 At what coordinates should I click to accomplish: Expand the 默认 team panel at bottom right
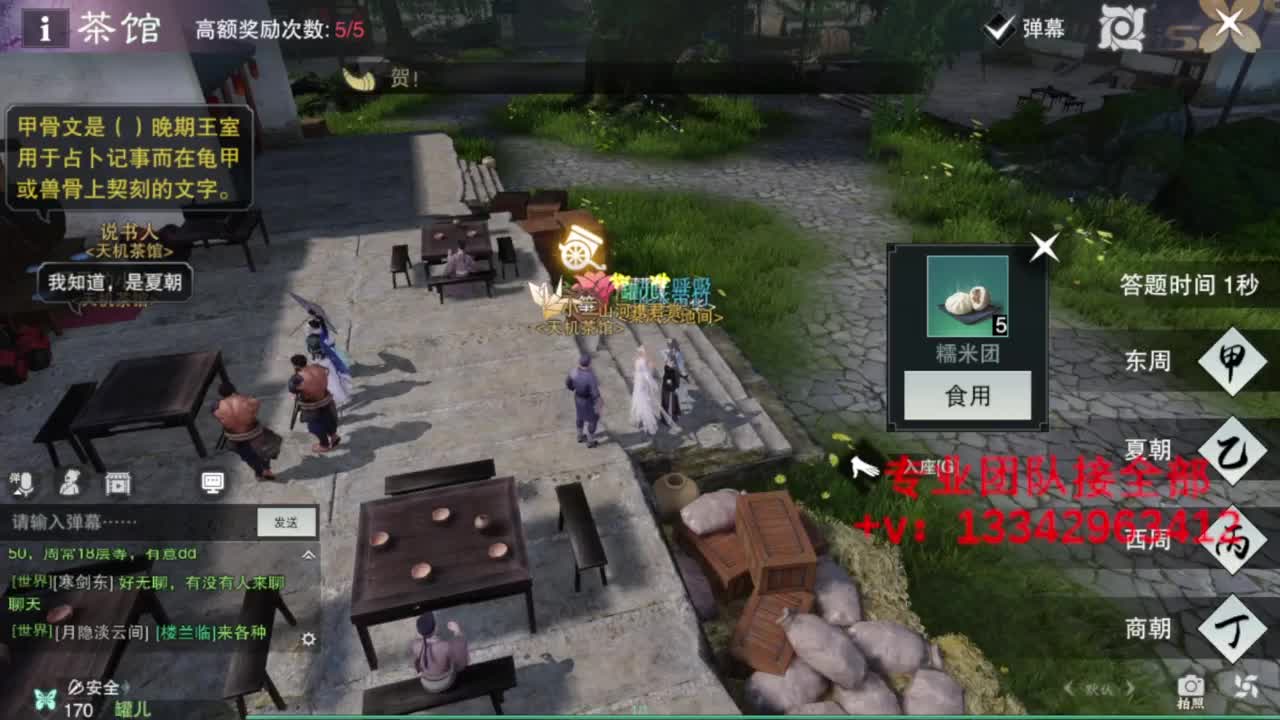coord(1099,688)
